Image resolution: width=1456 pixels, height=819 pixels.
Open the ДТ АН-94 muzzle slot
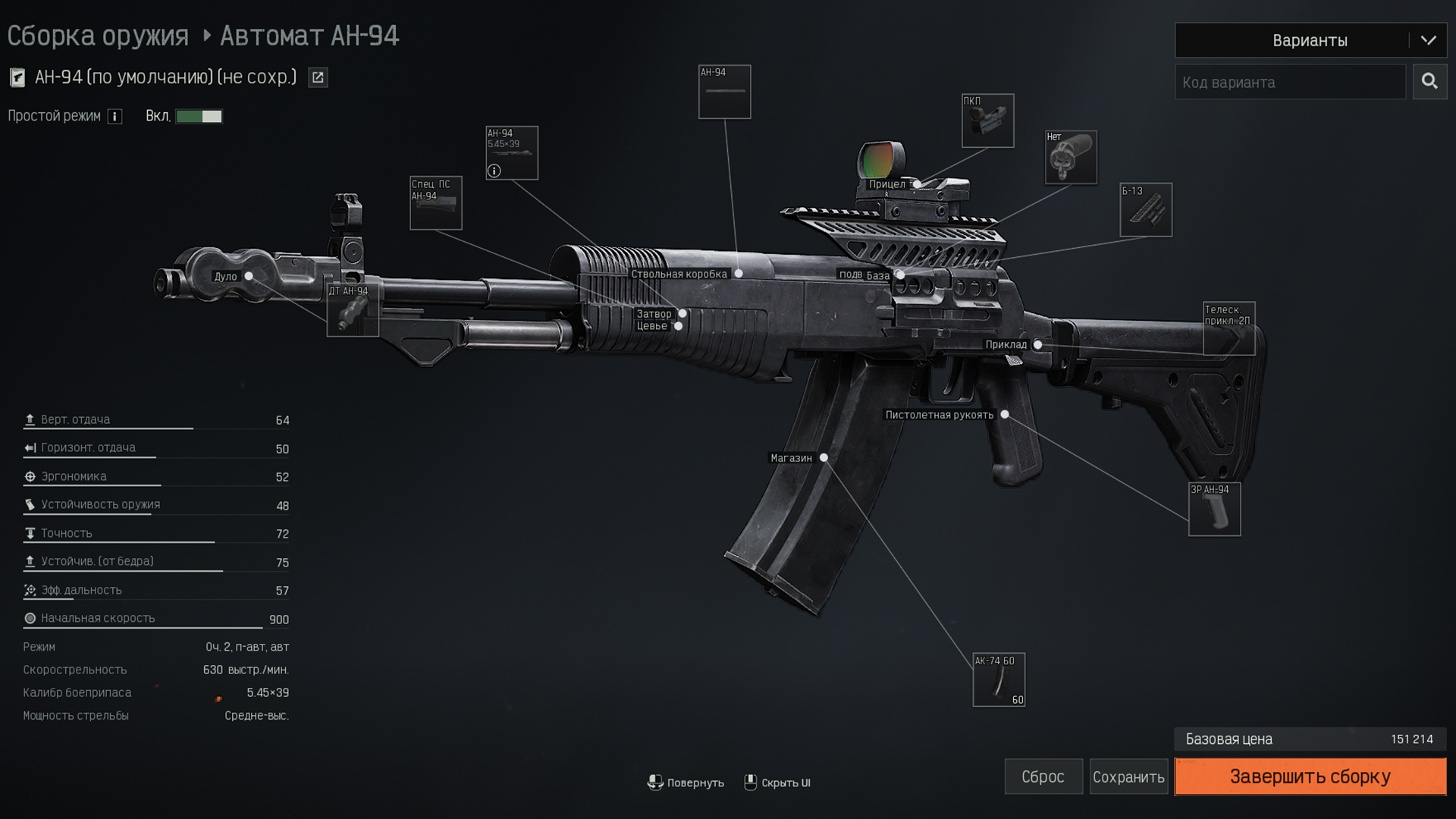tap(353, 310)
